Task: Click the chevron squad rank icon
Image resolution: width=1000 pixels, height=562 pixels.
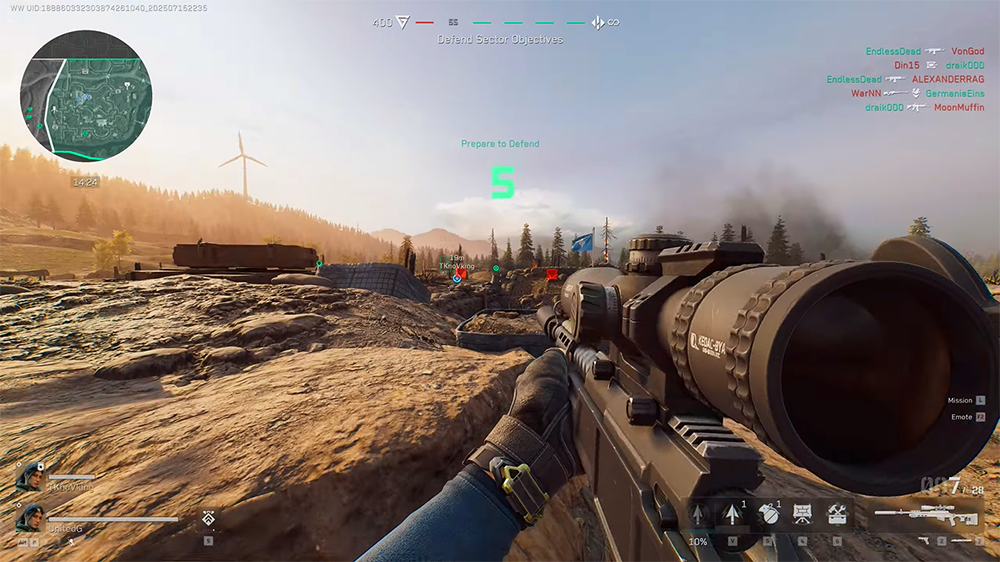Action: click(x=209, y=519)
